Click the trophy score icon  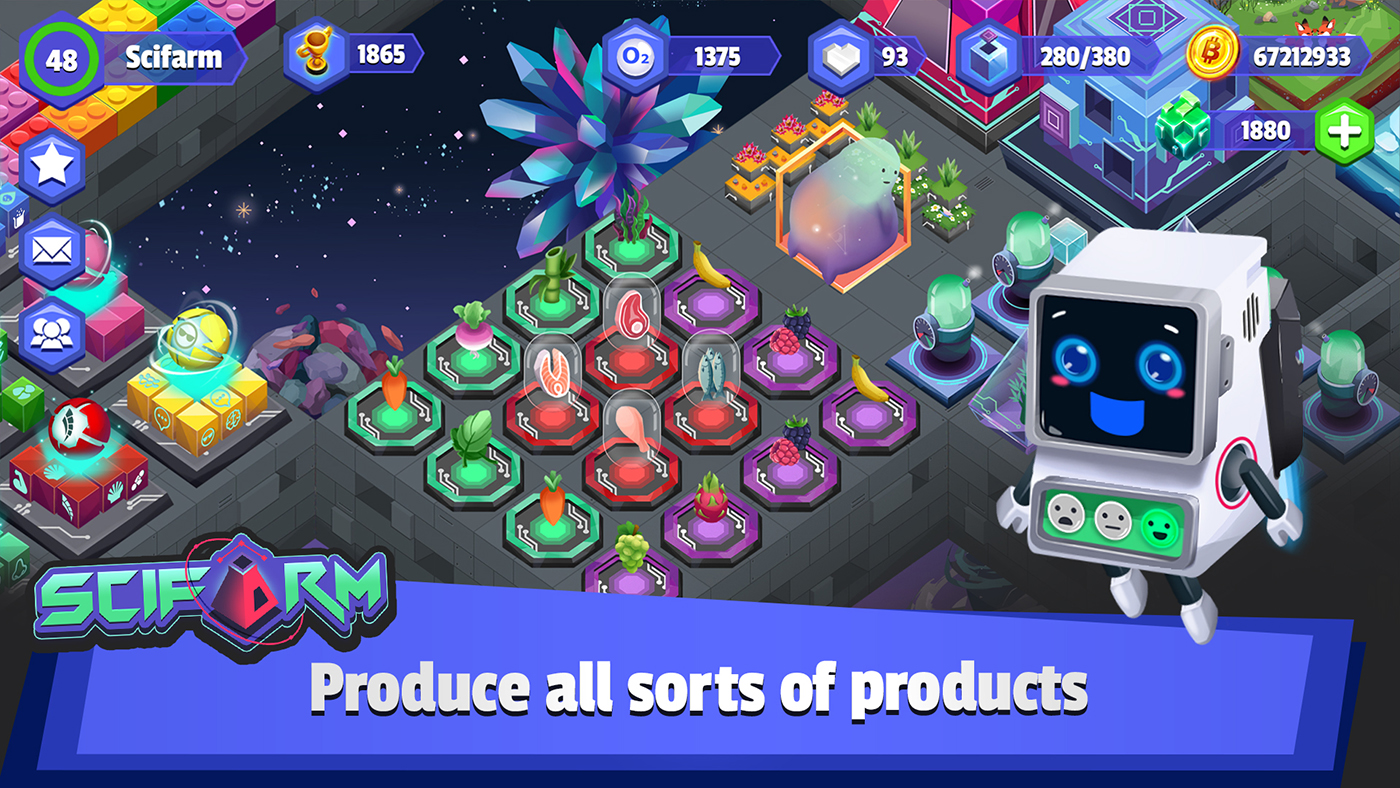coord(315,56)
